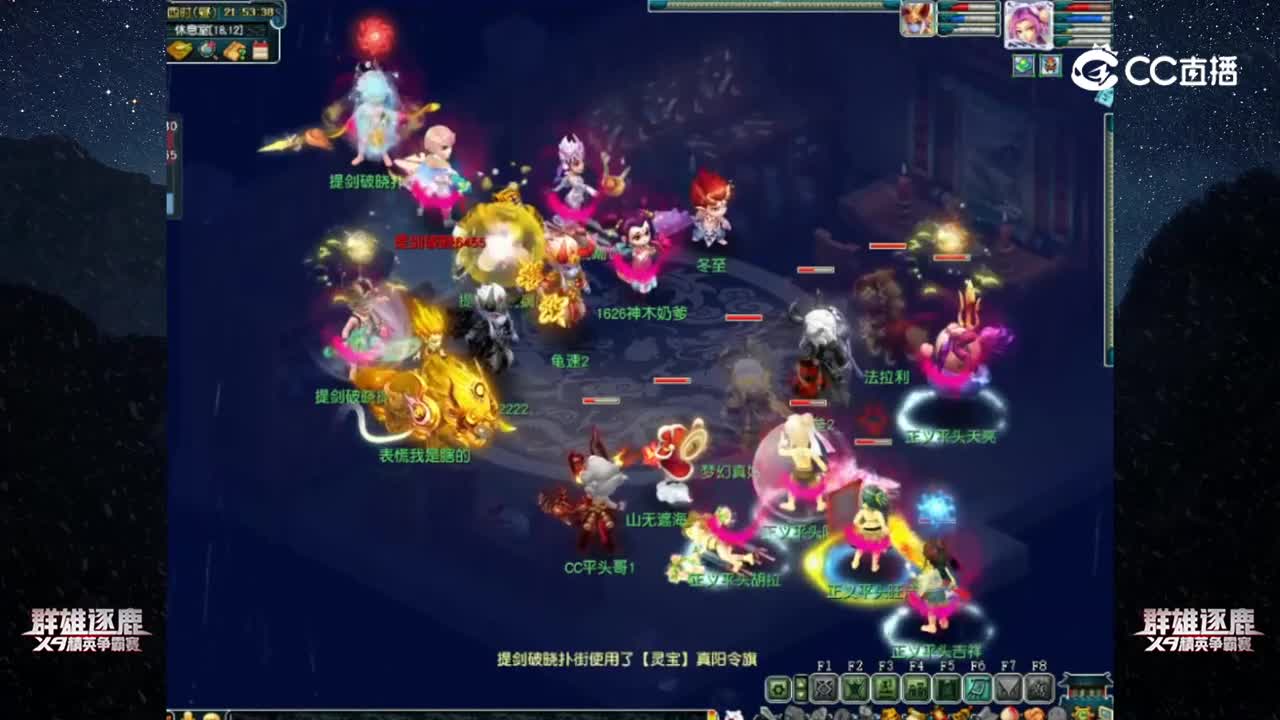
Task: Click the temple building icon near skill bar
Action: pos(1085,690)
